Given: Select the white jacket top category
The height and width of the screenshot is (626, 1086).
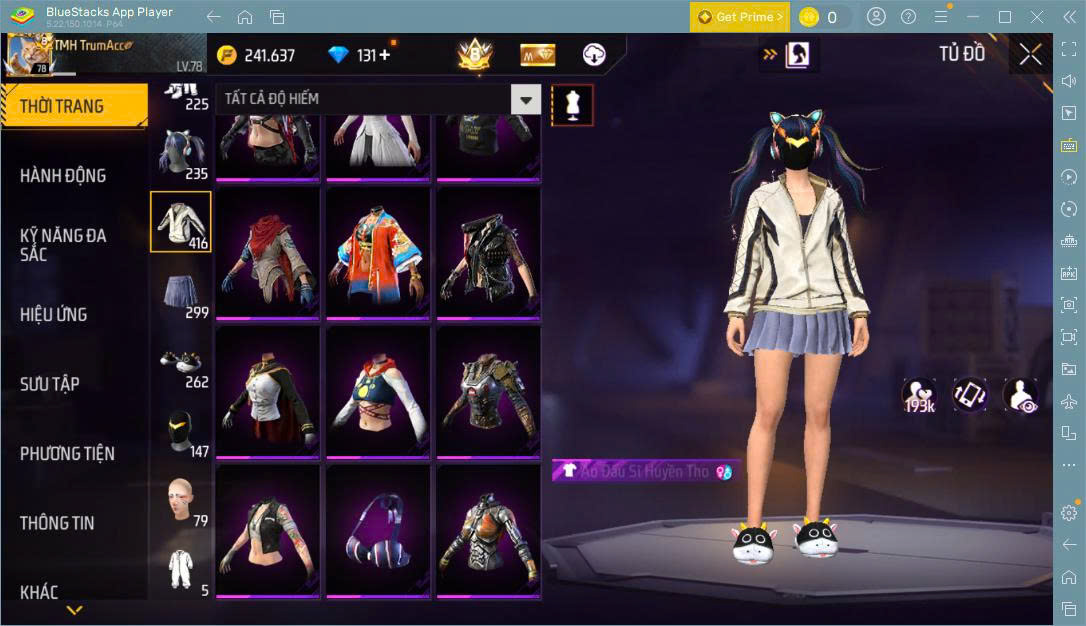Looking at the screenshot, I should (x=181, y=222).
